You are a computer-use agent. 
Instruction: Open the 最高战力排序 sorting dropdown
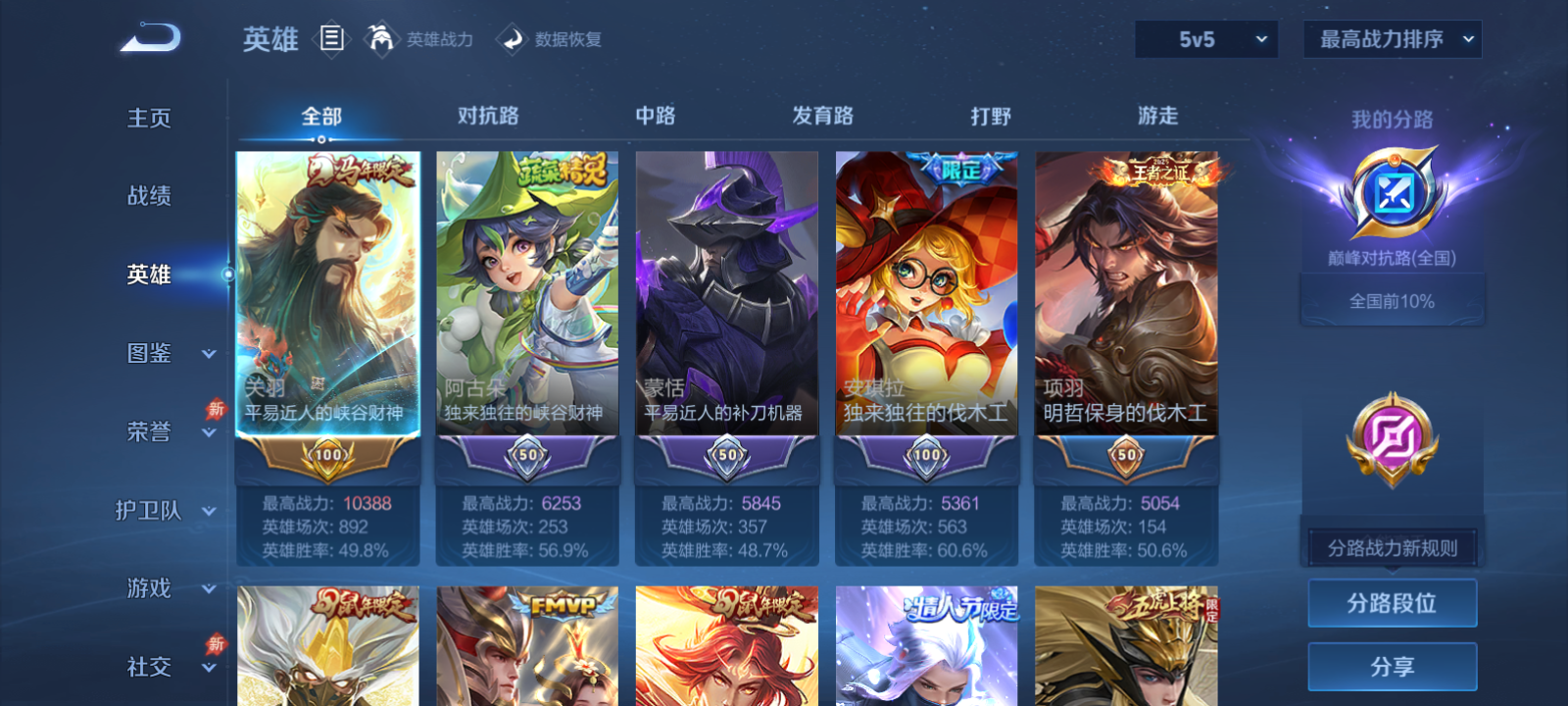pyautogui.click(x=1391, y=39)
